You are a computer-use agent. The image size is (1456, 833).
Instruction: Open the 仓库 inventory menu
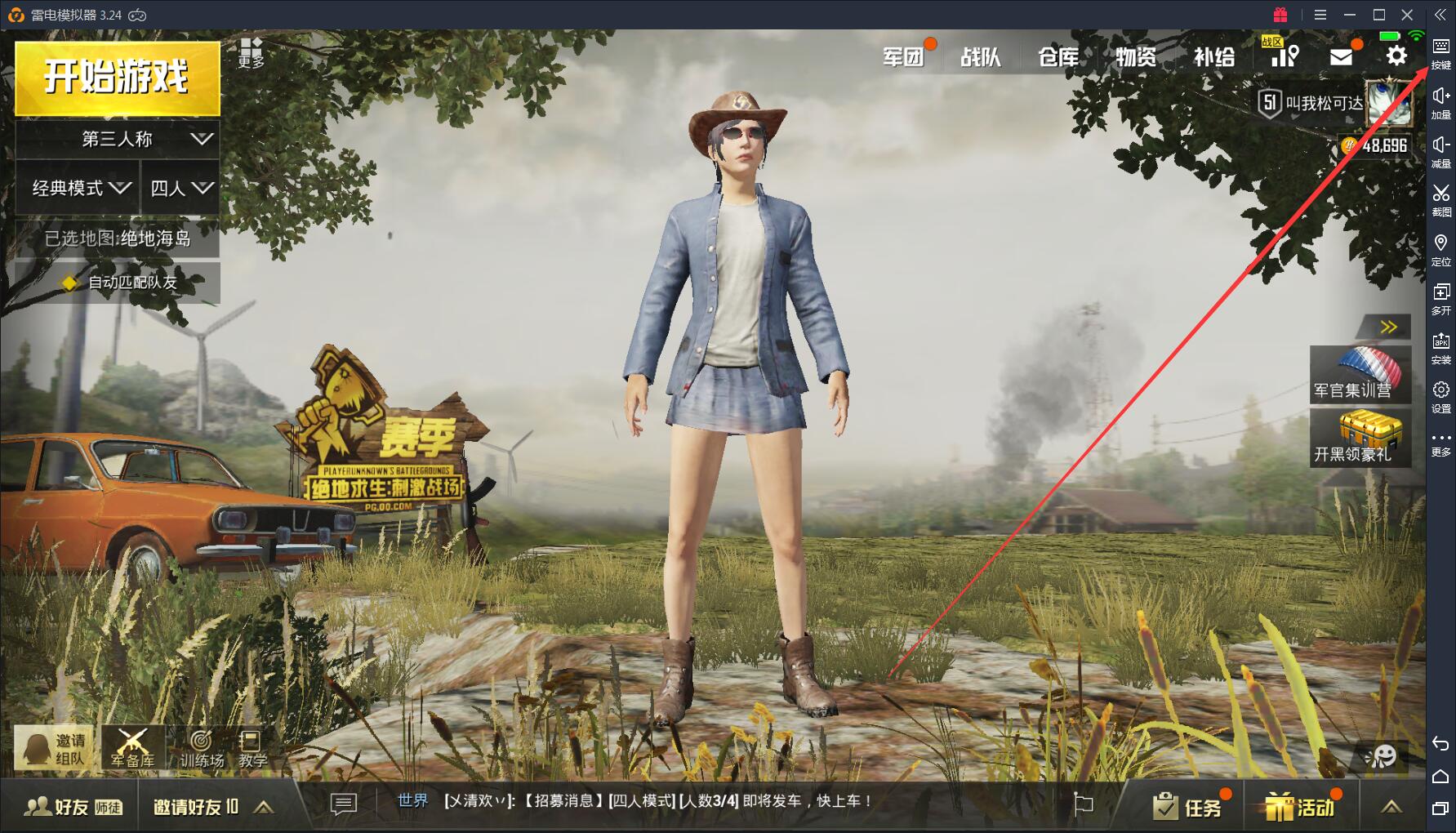1058,56
